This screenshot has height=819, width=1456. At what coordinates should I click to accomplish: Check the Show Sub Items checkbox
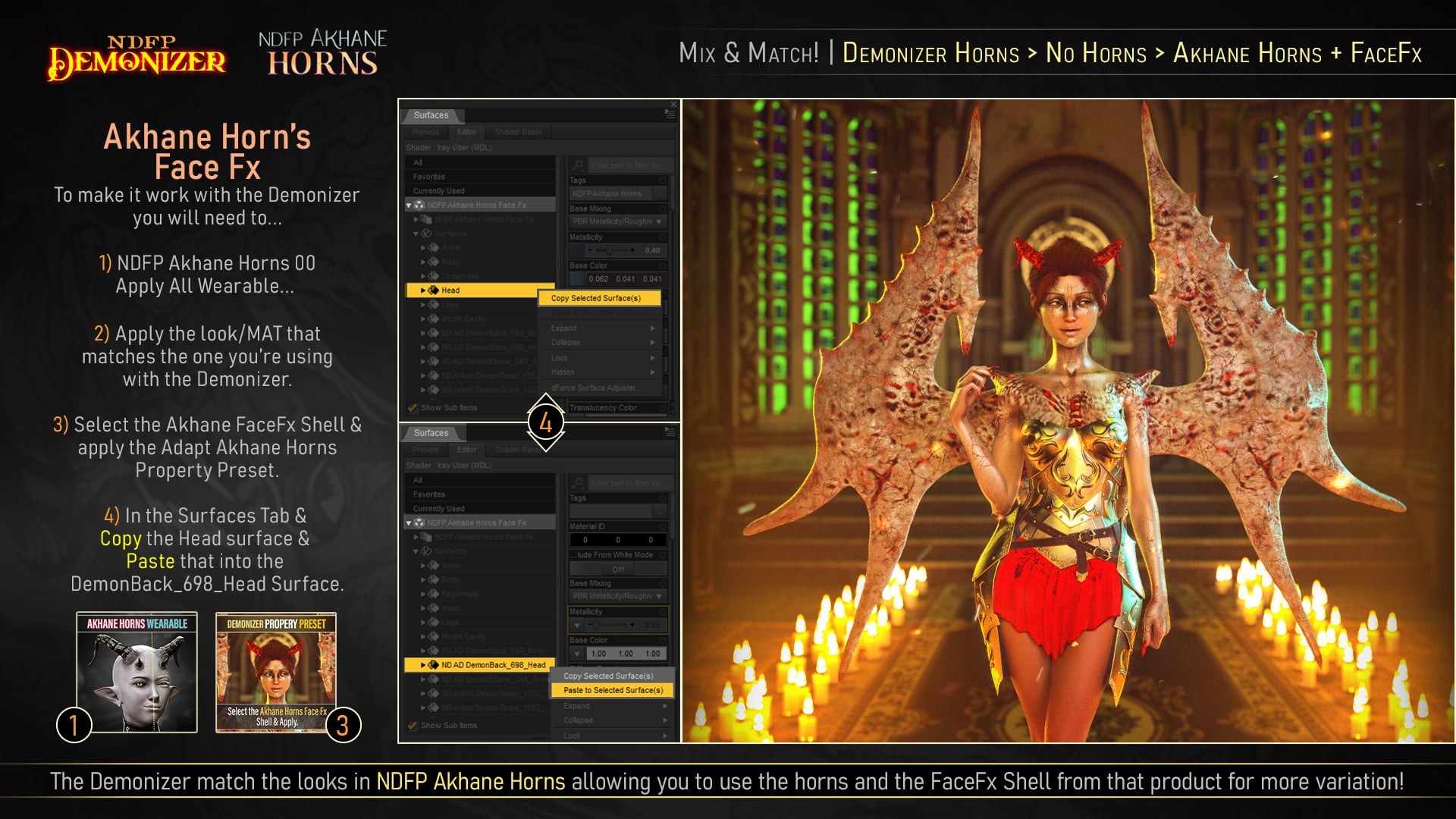point(410,407)
